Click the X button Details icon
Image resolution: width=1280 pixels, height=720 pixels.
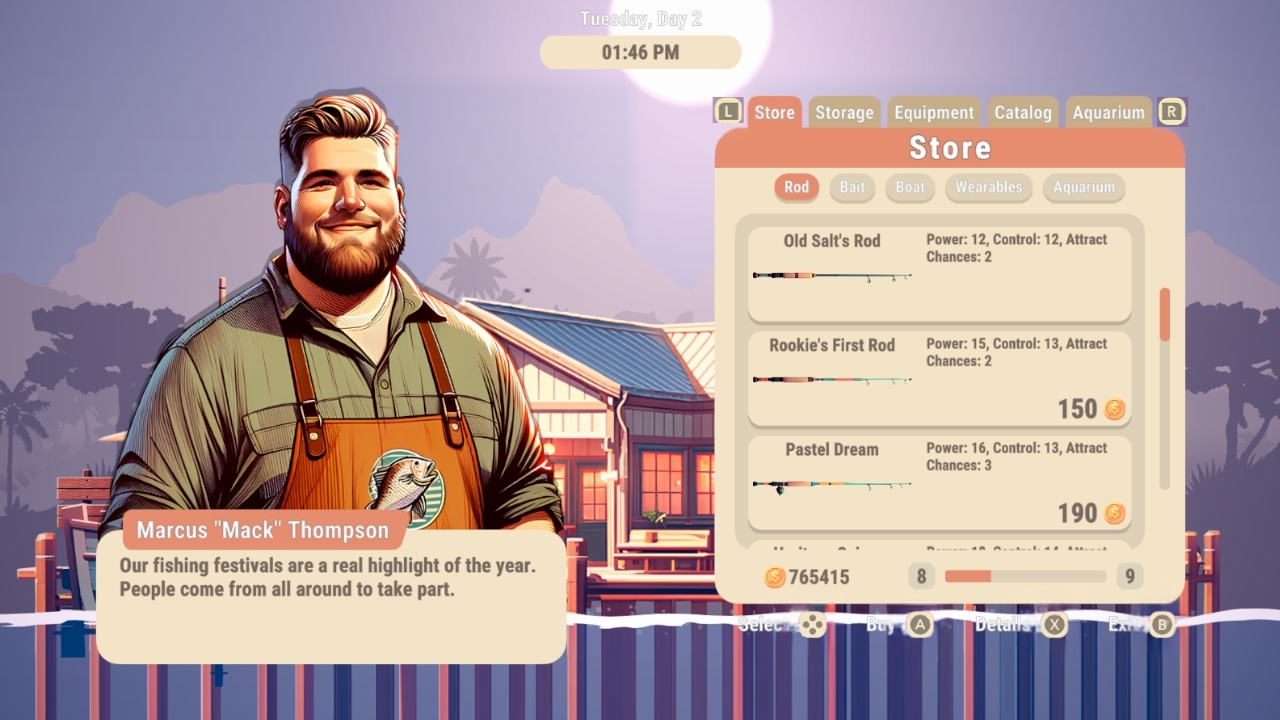1056,625
